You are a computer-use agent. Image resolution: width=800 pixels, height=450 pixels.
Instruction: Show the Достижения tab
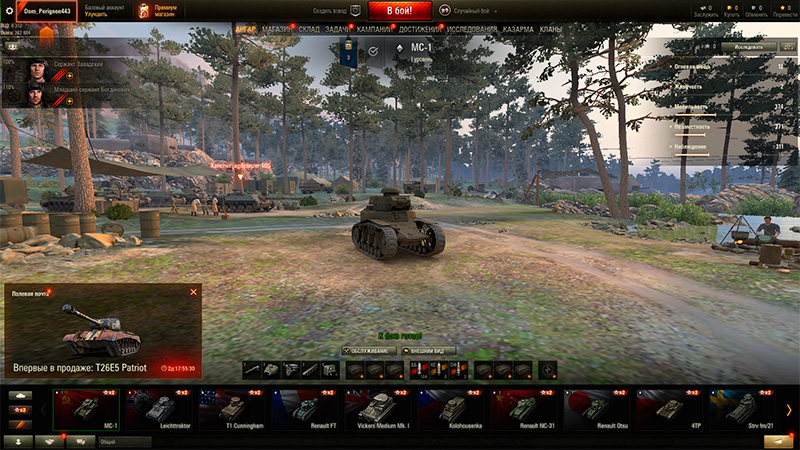[x=421, y=30]
